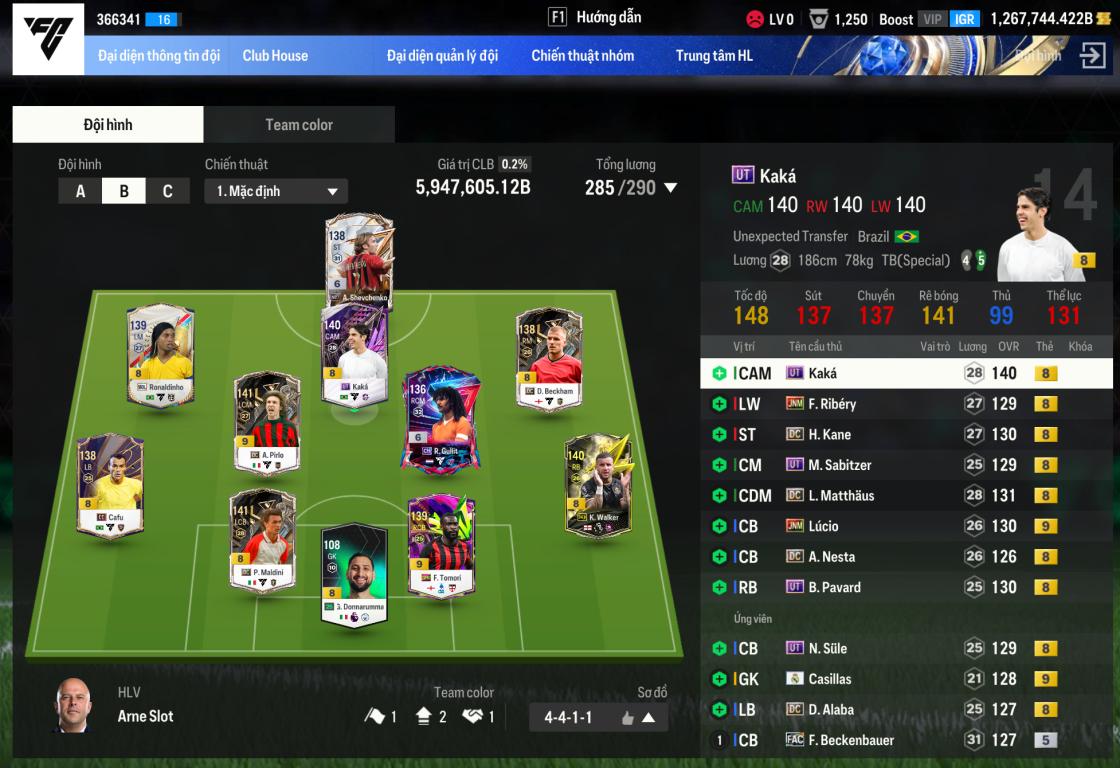Open the Chiến thuật tactics dropdown
The image size is (1120, 768).
[x=276, y=191]
